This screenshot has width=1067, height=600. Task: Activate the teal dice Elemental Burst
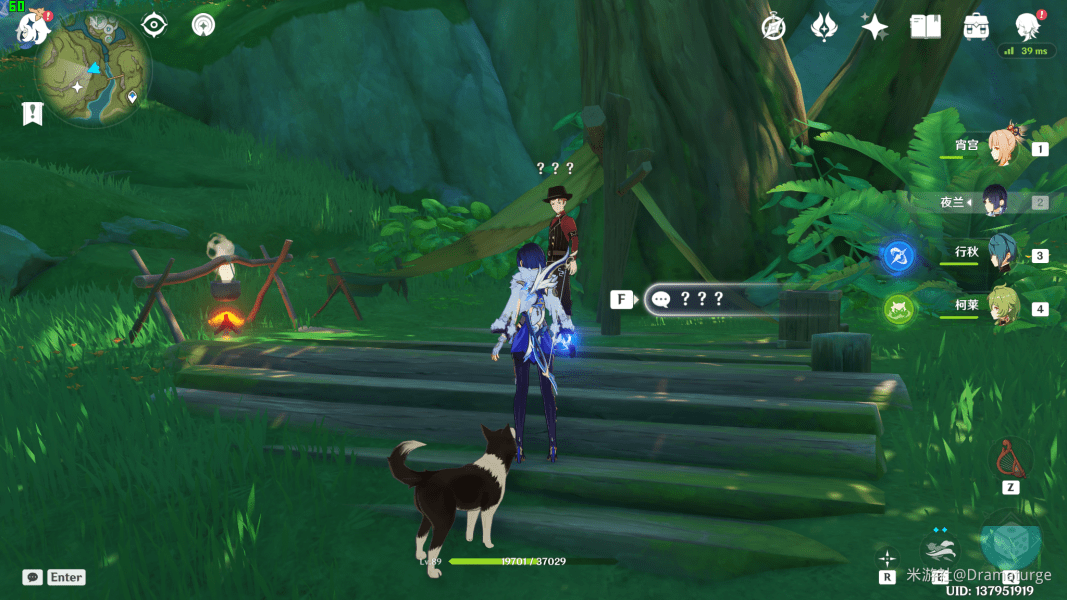click(1010, 545)
